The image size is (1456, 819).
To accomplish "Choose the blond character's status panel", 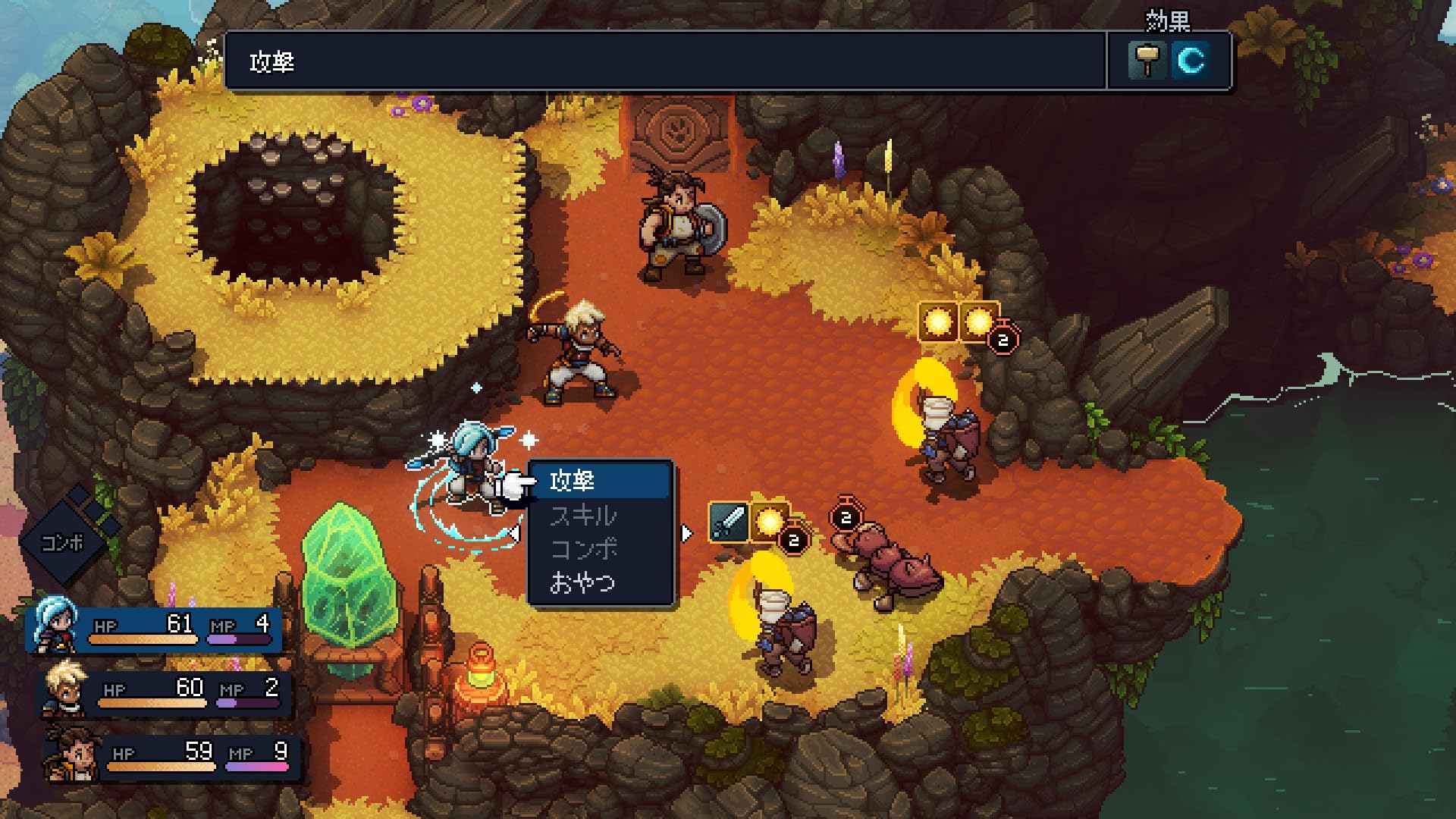I will [165, 693].
